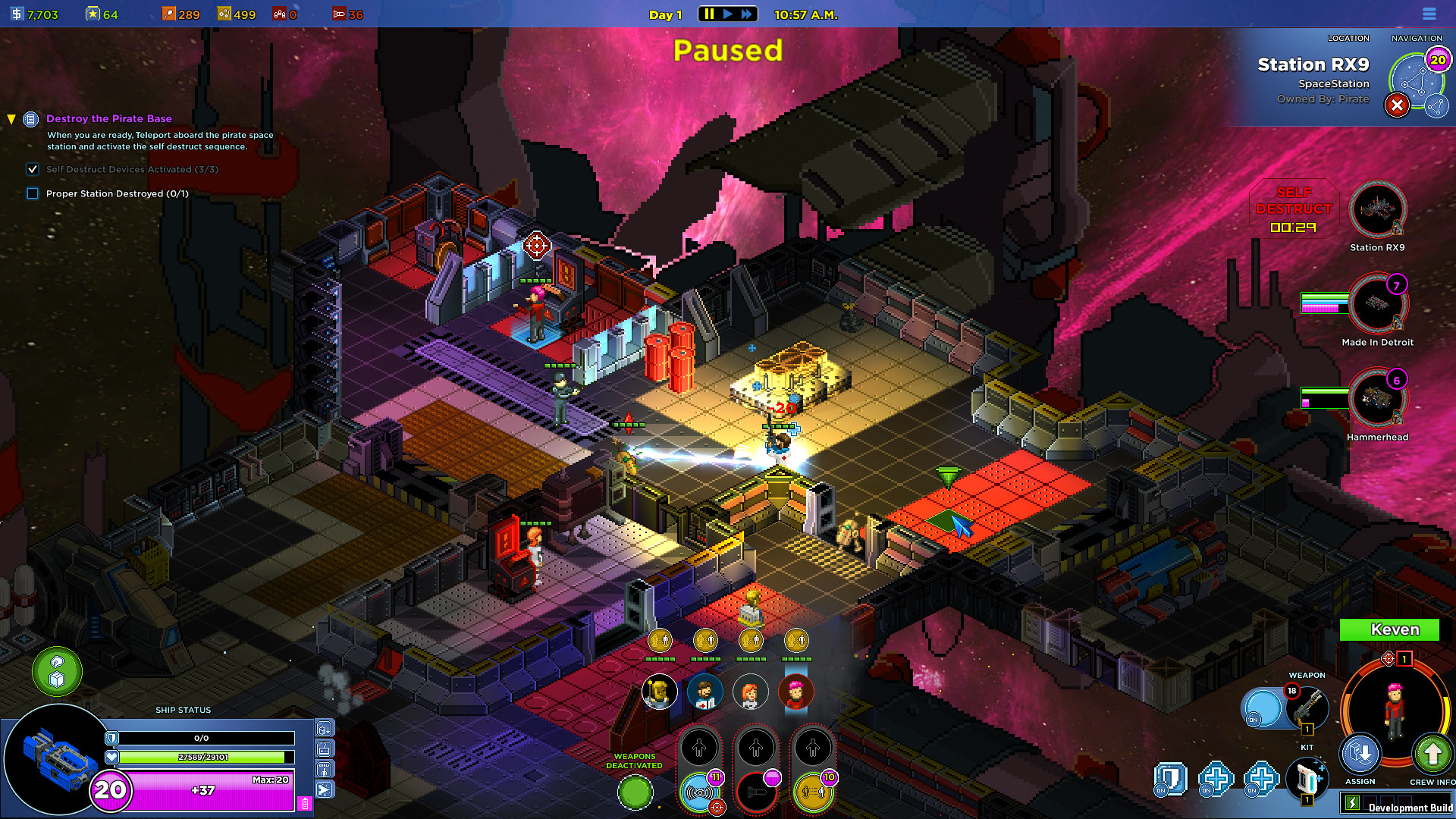Select the pink-haired Keven crew portrait

[795, 692]
